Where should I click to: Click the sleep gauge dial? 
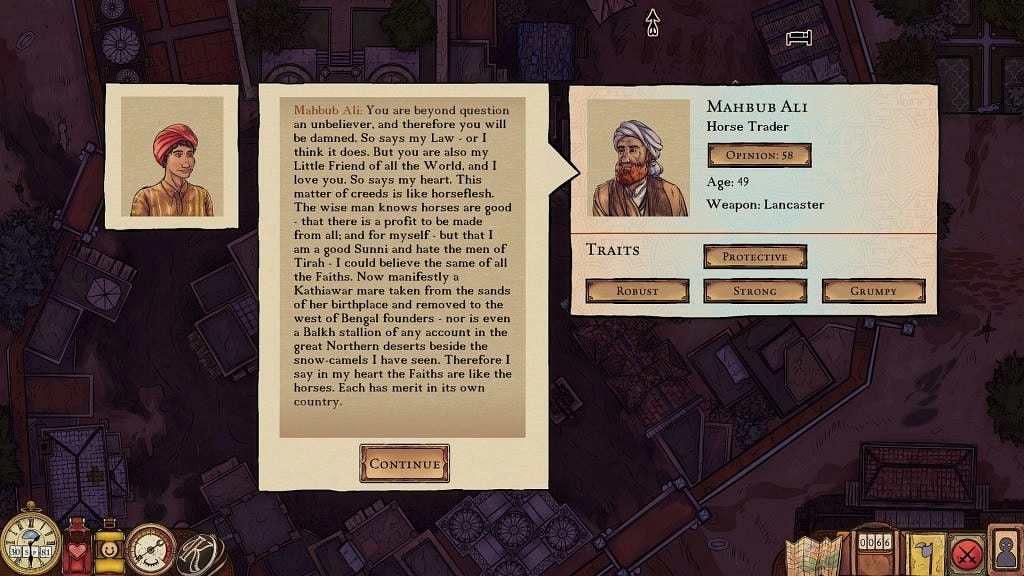151,550
